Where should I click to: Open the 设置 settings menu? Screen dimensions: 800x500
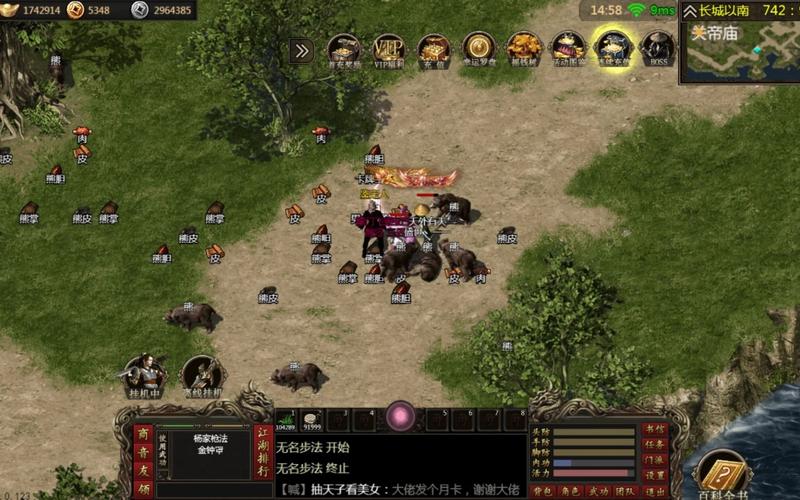(655, 474)
